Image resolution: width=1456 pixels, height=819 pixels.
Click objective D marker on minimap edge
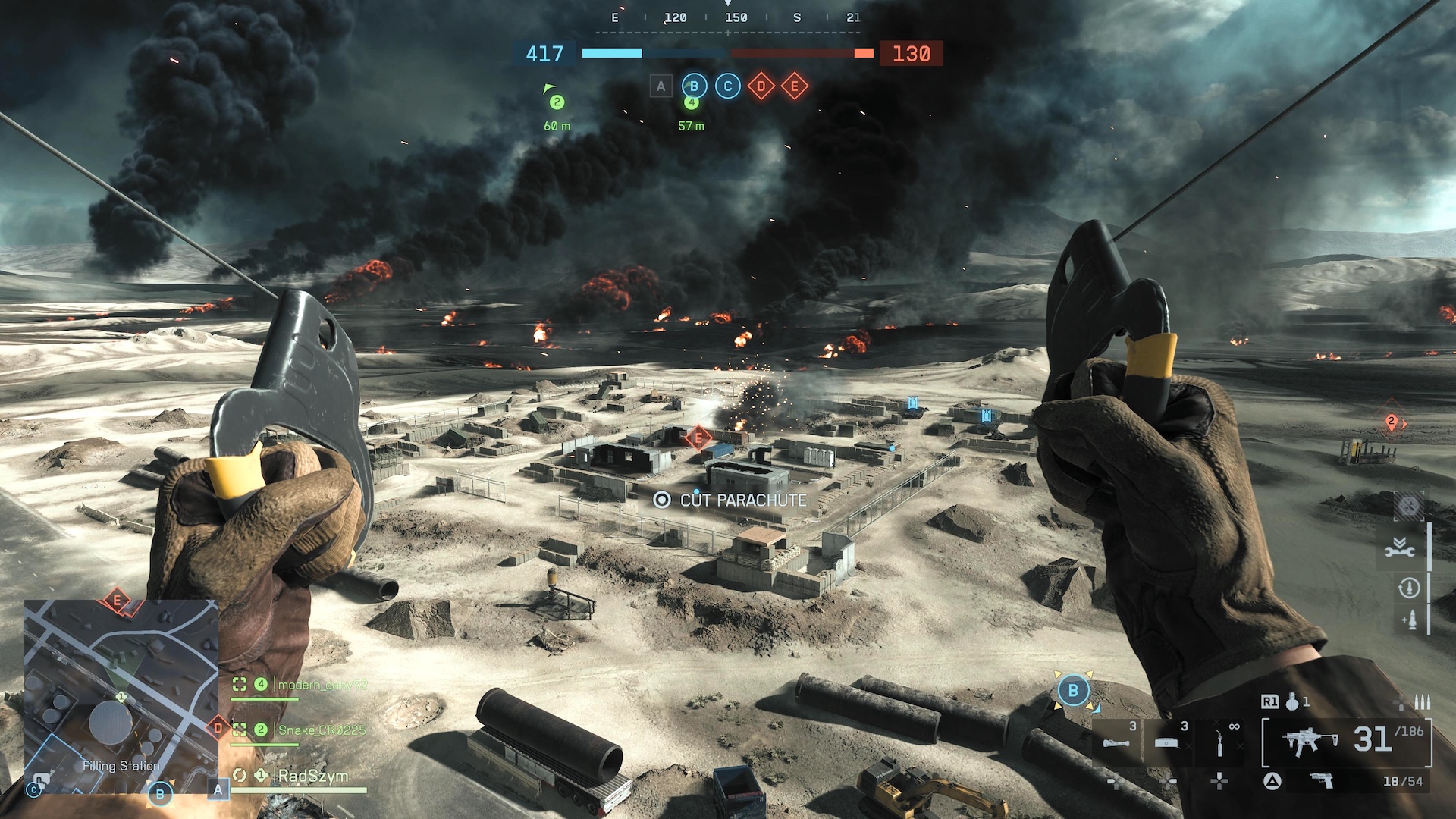coord(218,728)
